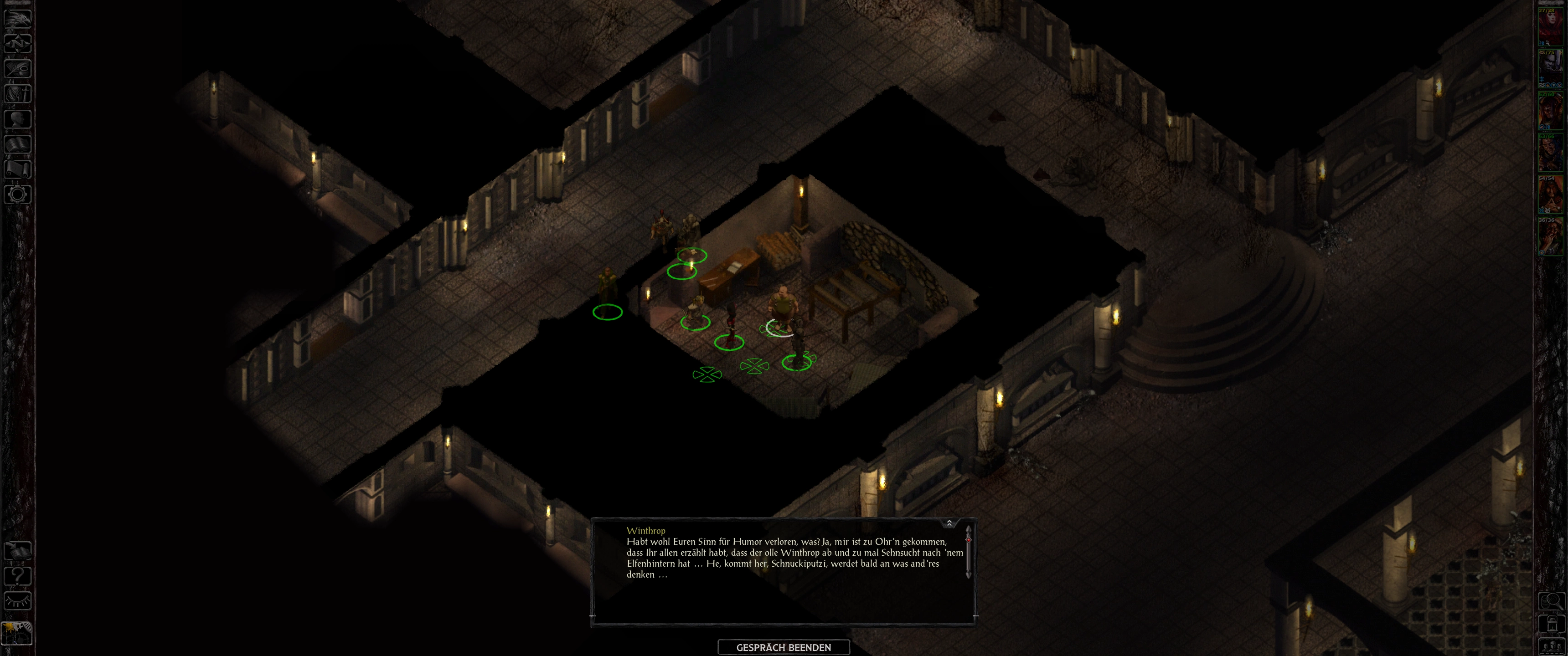
Task: Open the area map compass button
Action: coord(18,44)
